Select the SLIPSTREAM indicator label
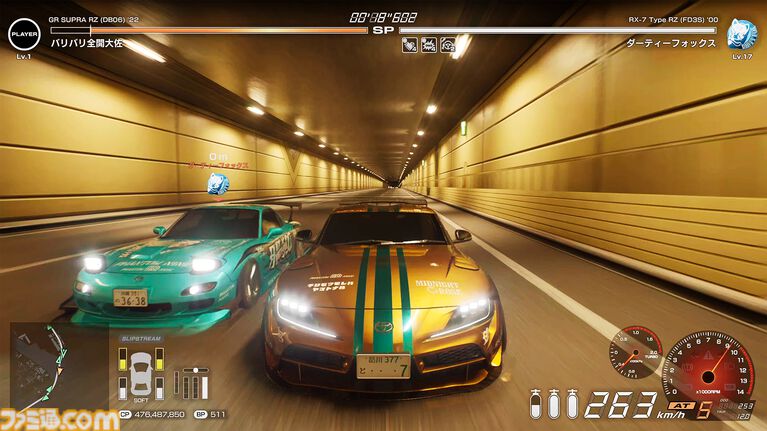 point(139,339)
